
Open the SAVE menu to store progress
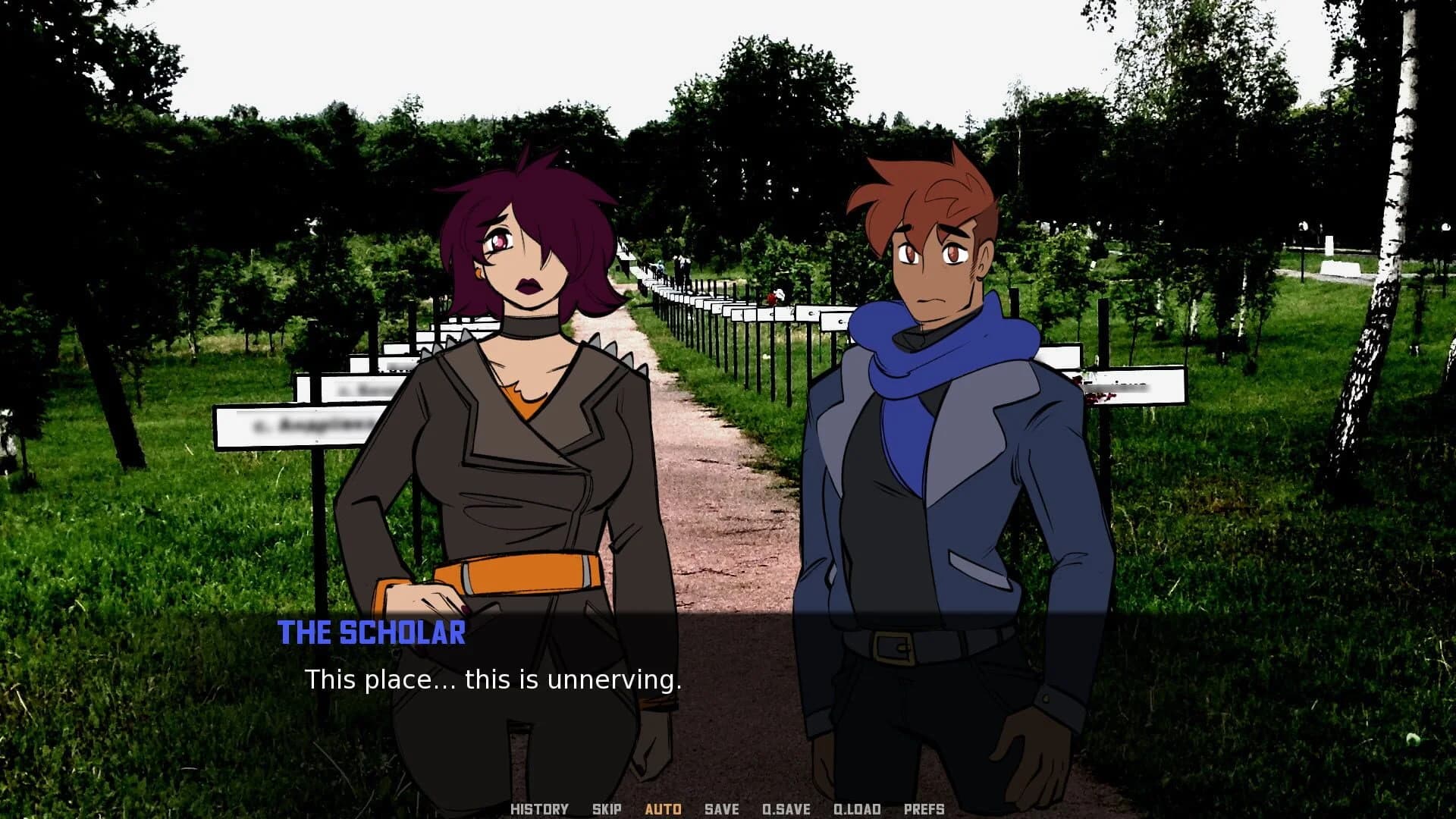(720, 808)
